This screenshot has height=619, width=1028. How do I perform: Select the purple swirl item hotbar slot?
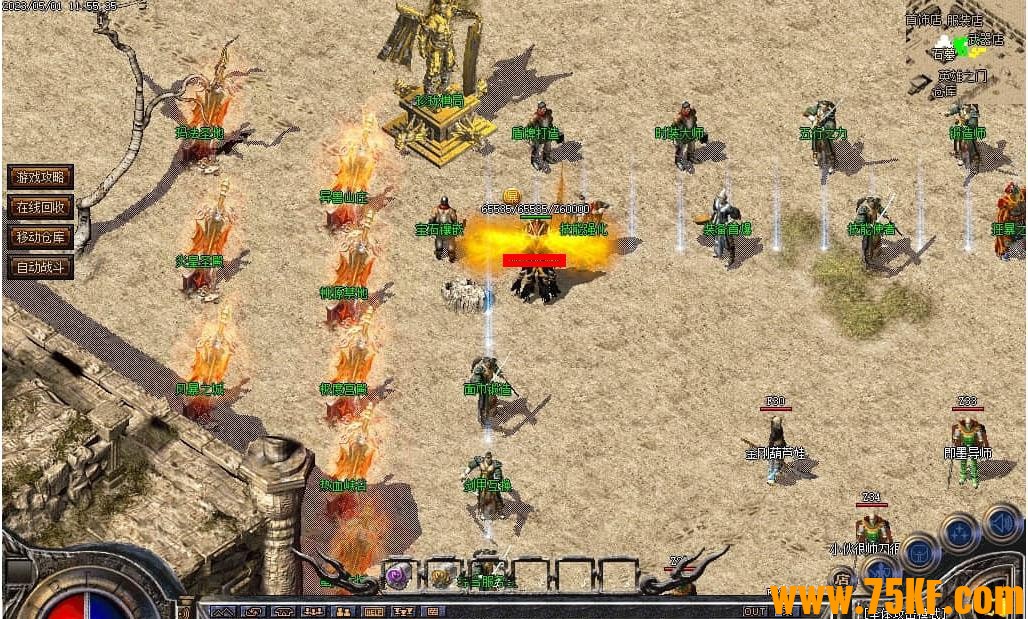(x=399, y=576)
